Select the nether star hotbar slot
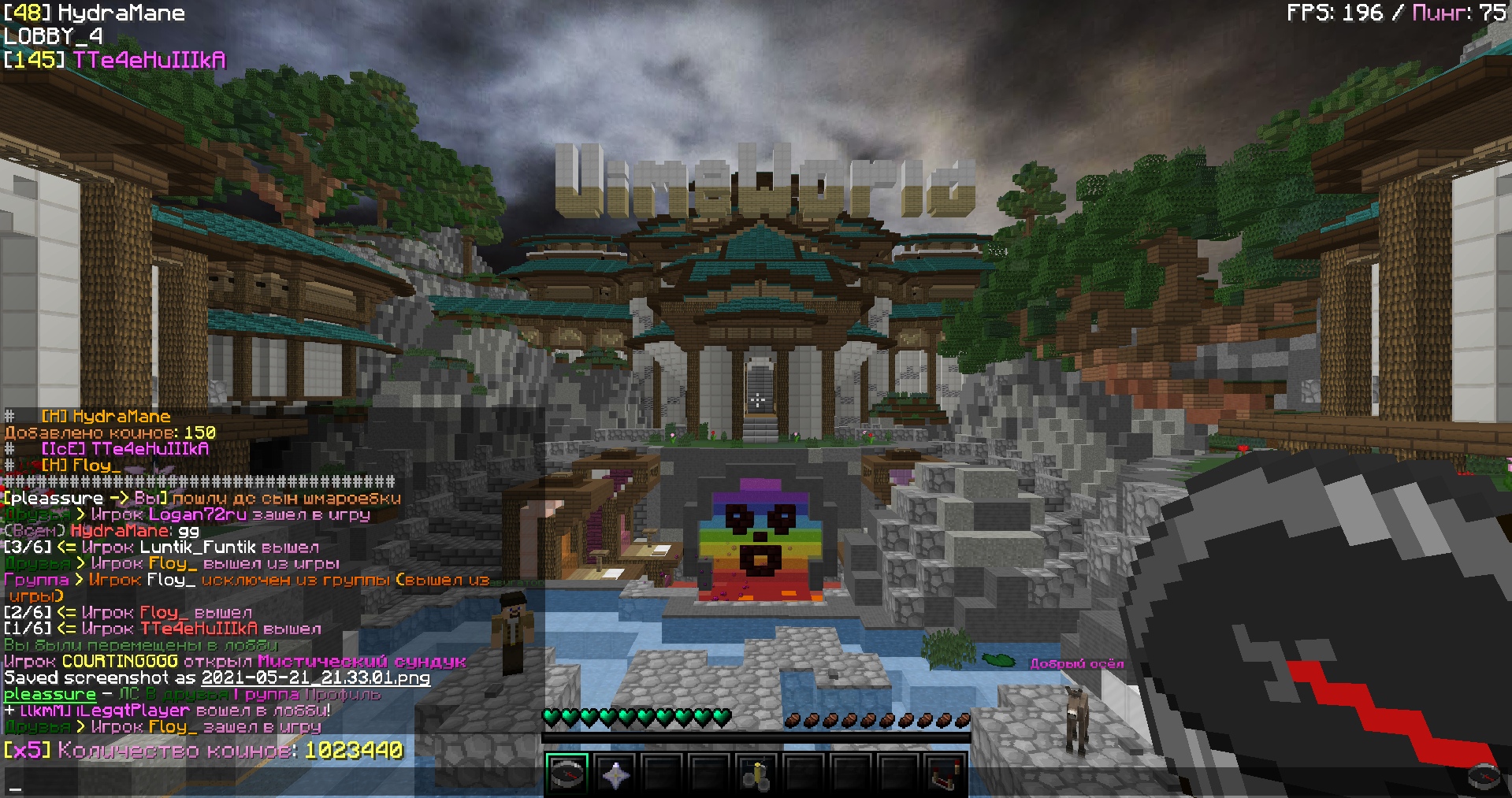The image size is (1512, 798). point(615,774)
